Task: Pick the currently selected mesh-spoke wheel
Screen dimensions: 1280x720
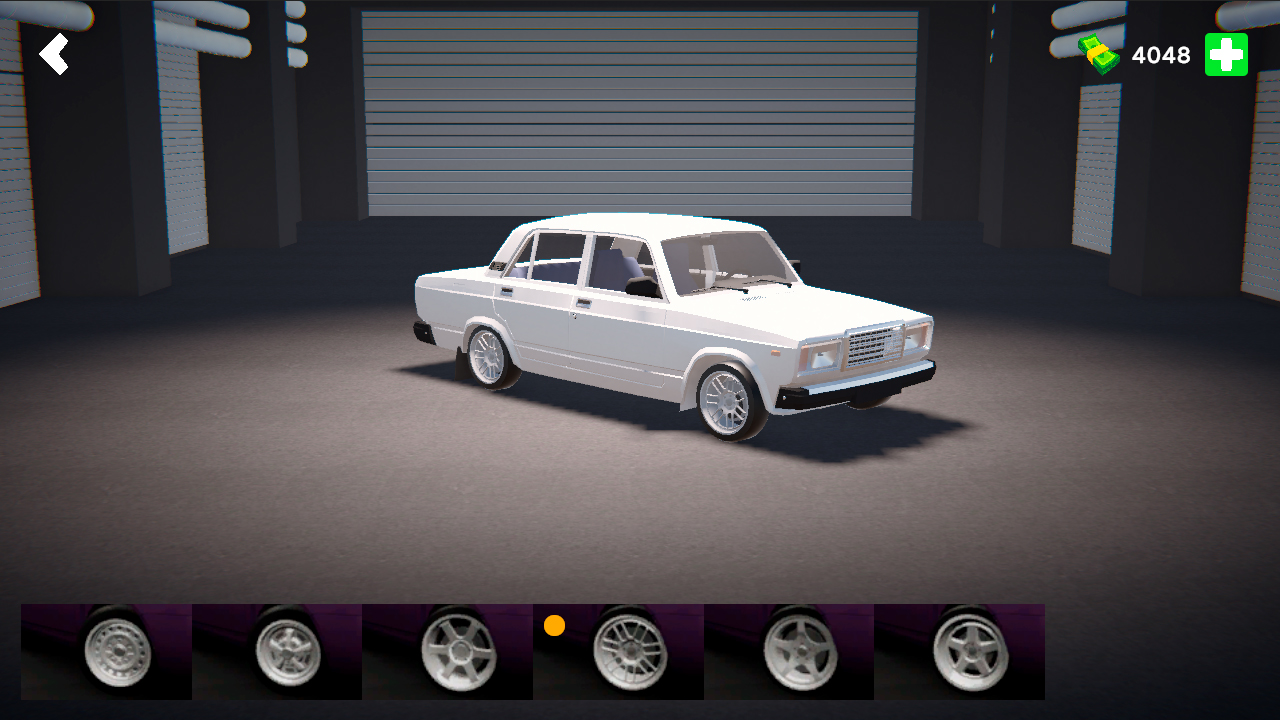Action: pyautogui.click(x=618, y=650)
